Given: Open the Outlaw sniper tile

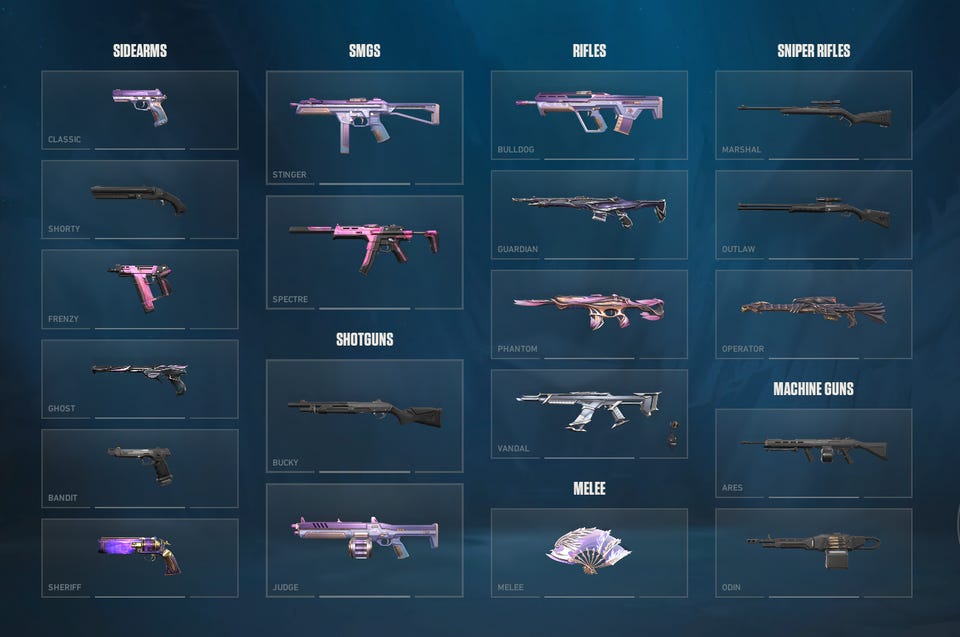Looking at the screenshot, I should coord(814,214).
